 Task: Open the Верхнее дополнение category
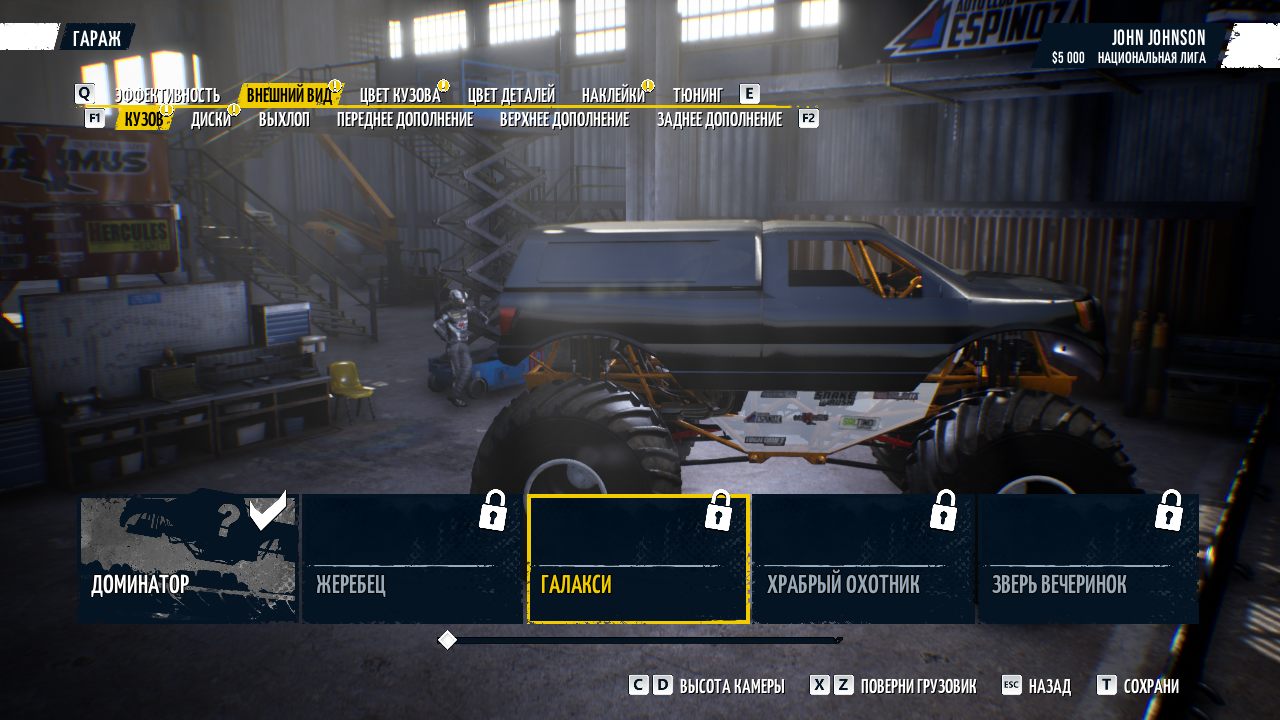tap(564, 119)
